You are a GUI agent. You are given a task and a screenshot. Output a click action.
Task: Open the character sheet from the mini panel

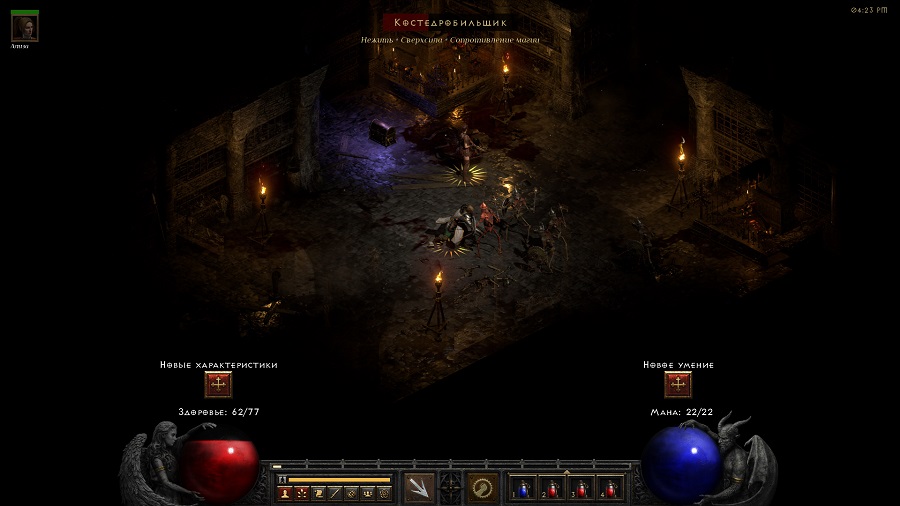[285, 493]
